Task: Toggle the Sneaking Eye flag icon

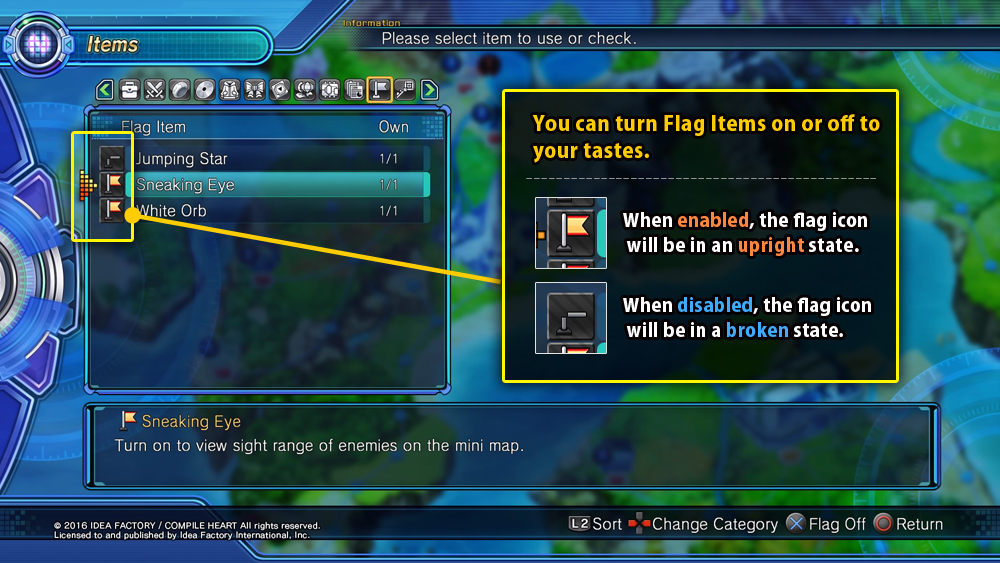Action: tap(113, 185)
